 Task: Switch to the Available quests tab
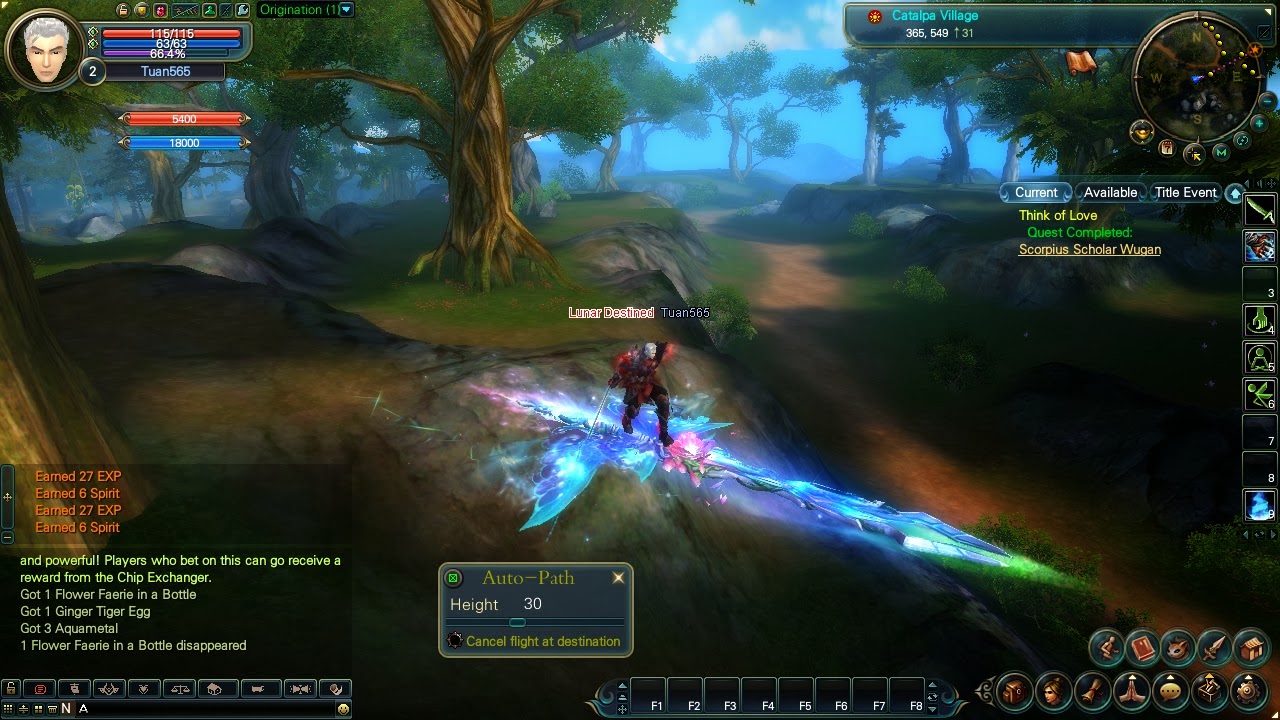(x=1110, y=192)
